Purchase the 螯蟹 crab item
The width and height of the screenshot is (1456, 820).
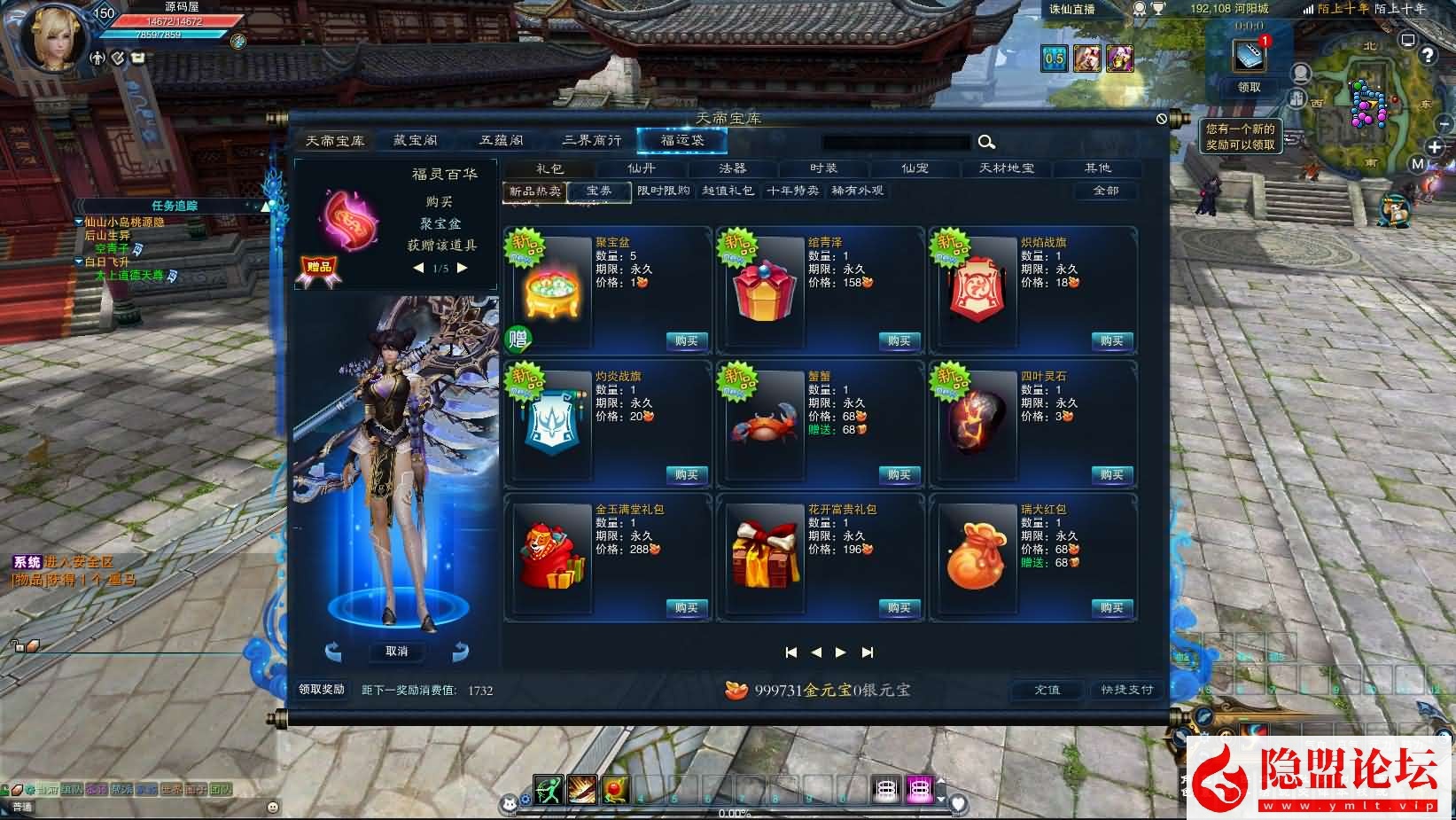[899, 475]
